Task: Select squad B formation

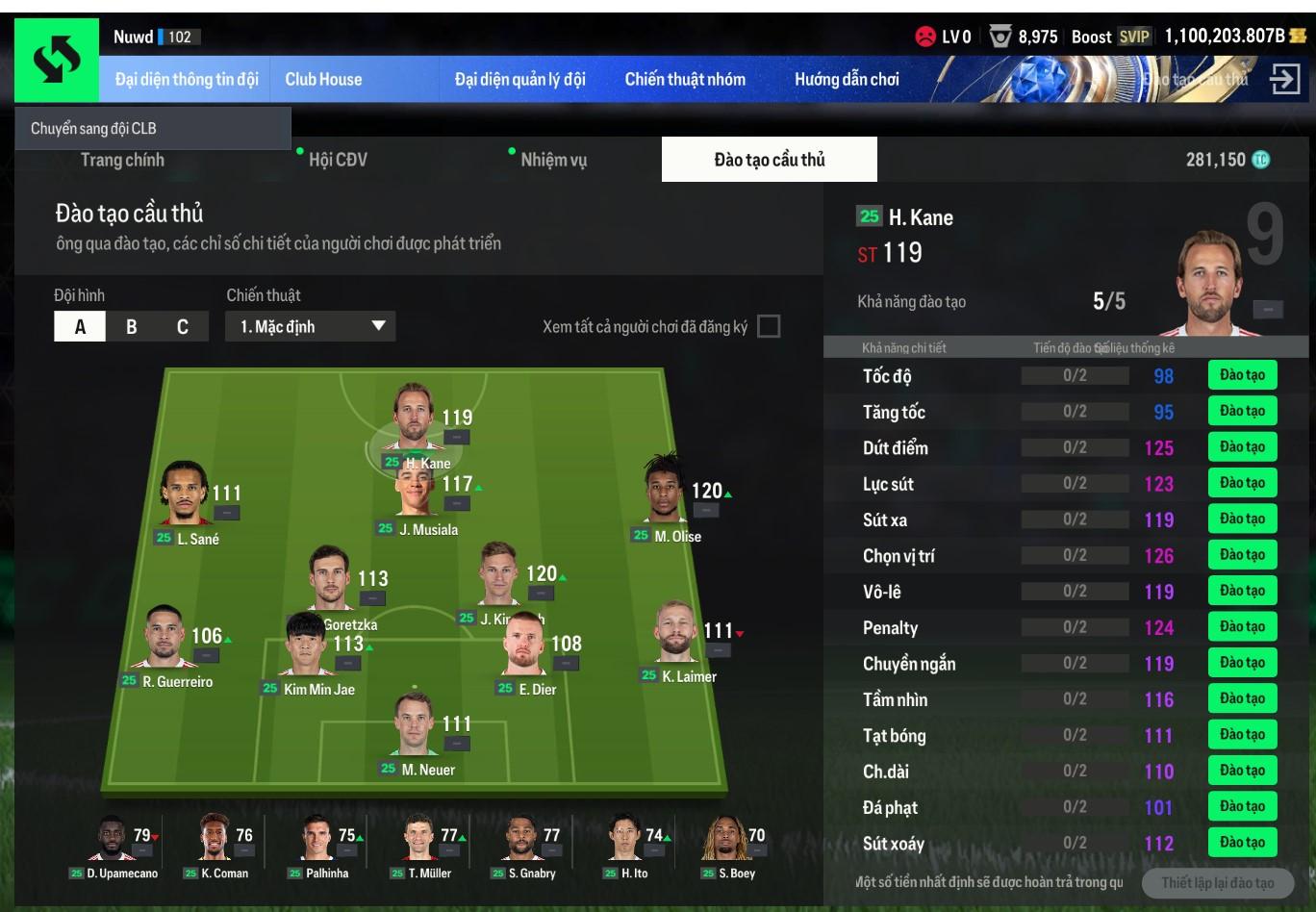Action: click(x=131, y=327)
